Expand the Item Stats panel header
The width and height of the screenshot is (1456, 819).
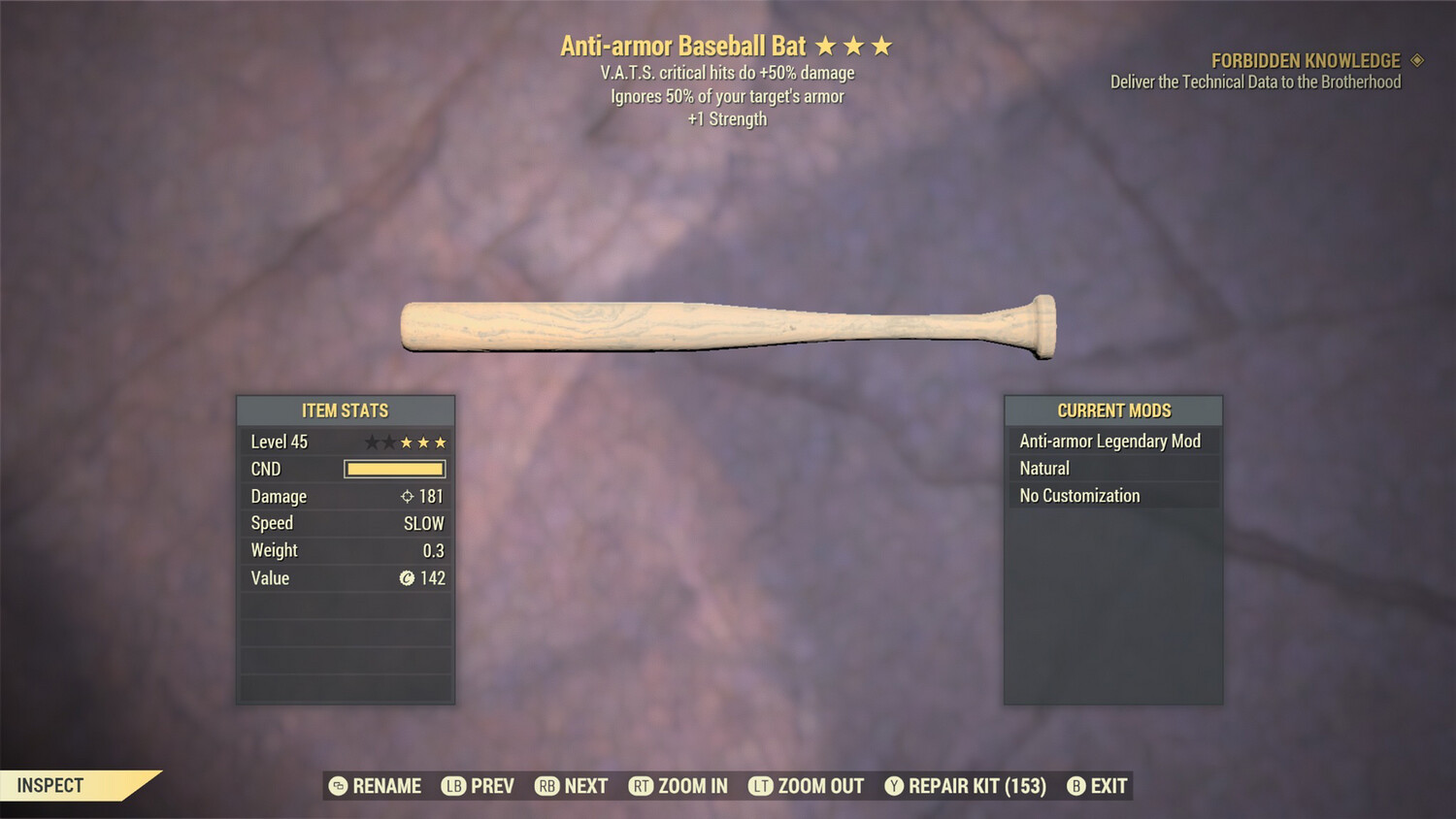coord(346,410)
